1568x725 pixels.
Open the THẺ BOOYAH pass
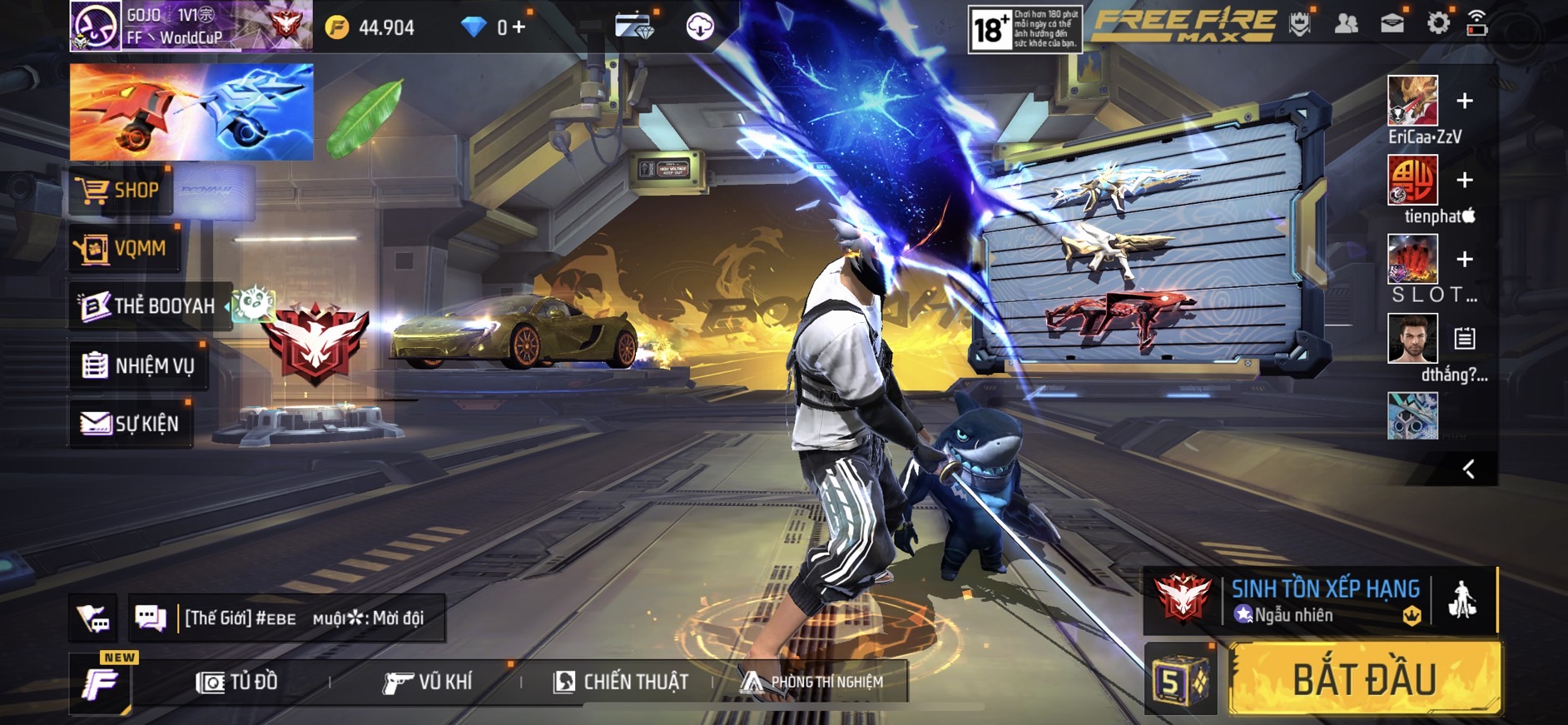coord(148,306)
